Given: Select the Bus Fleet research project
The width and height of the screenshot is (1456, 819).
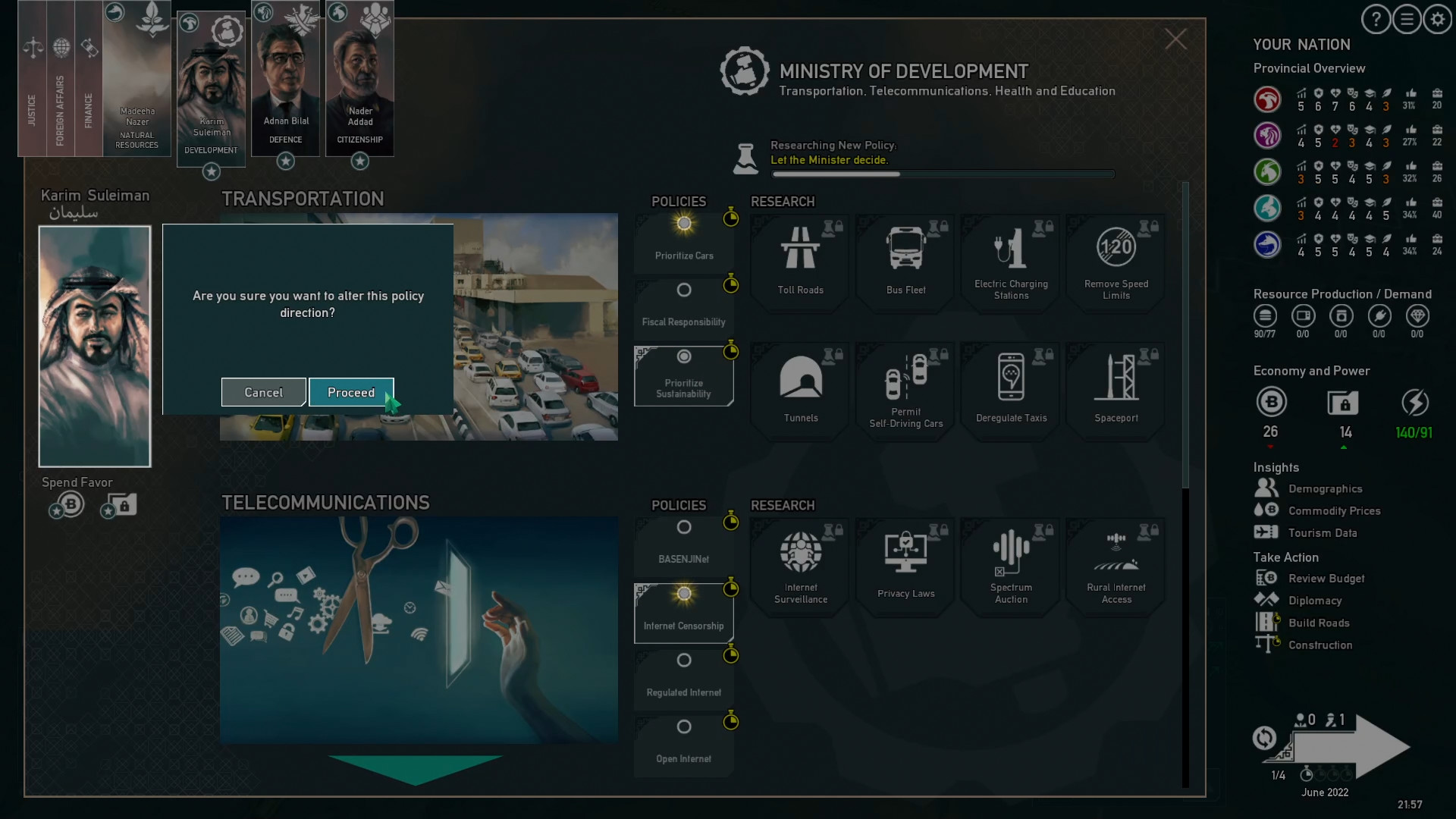Looking at the screenshot, I should point(905,262).
